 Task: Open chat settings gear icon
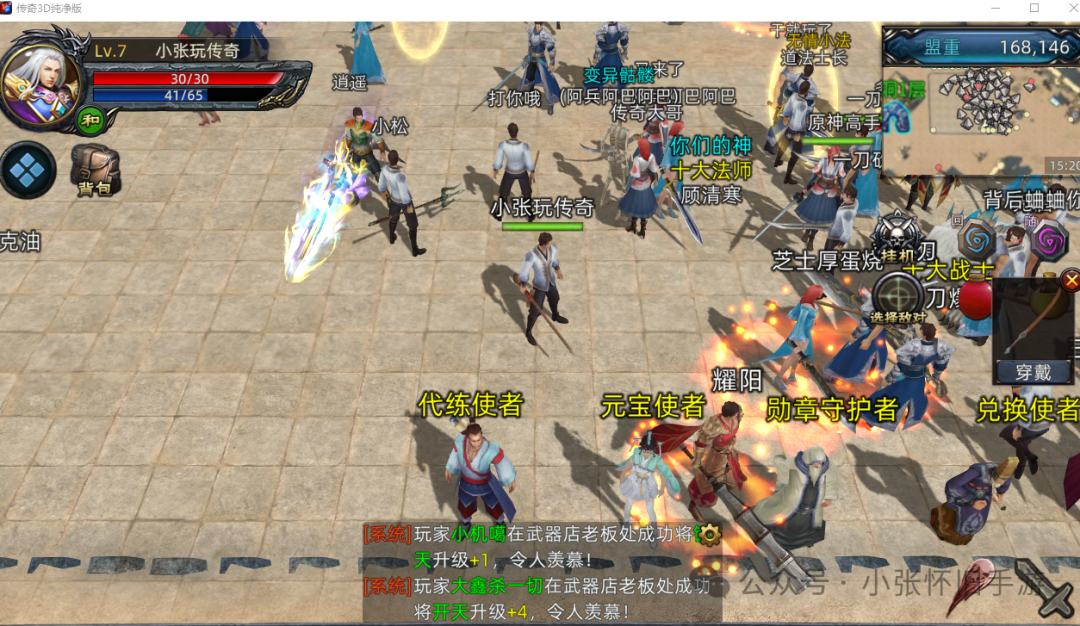click(708, 534)
